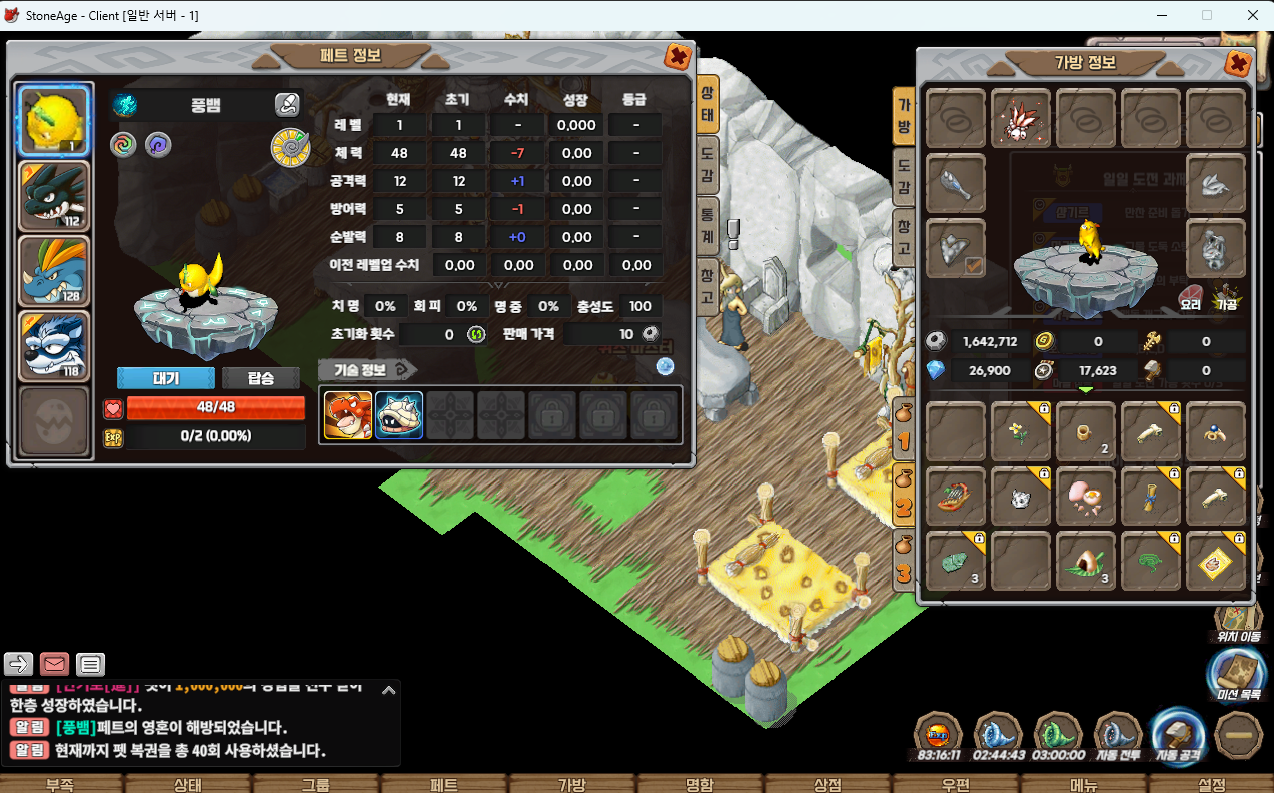Open the 상점 shop from the bottom menu
The width and height of the screenshot is (1274, 793).
coord(827,784)
